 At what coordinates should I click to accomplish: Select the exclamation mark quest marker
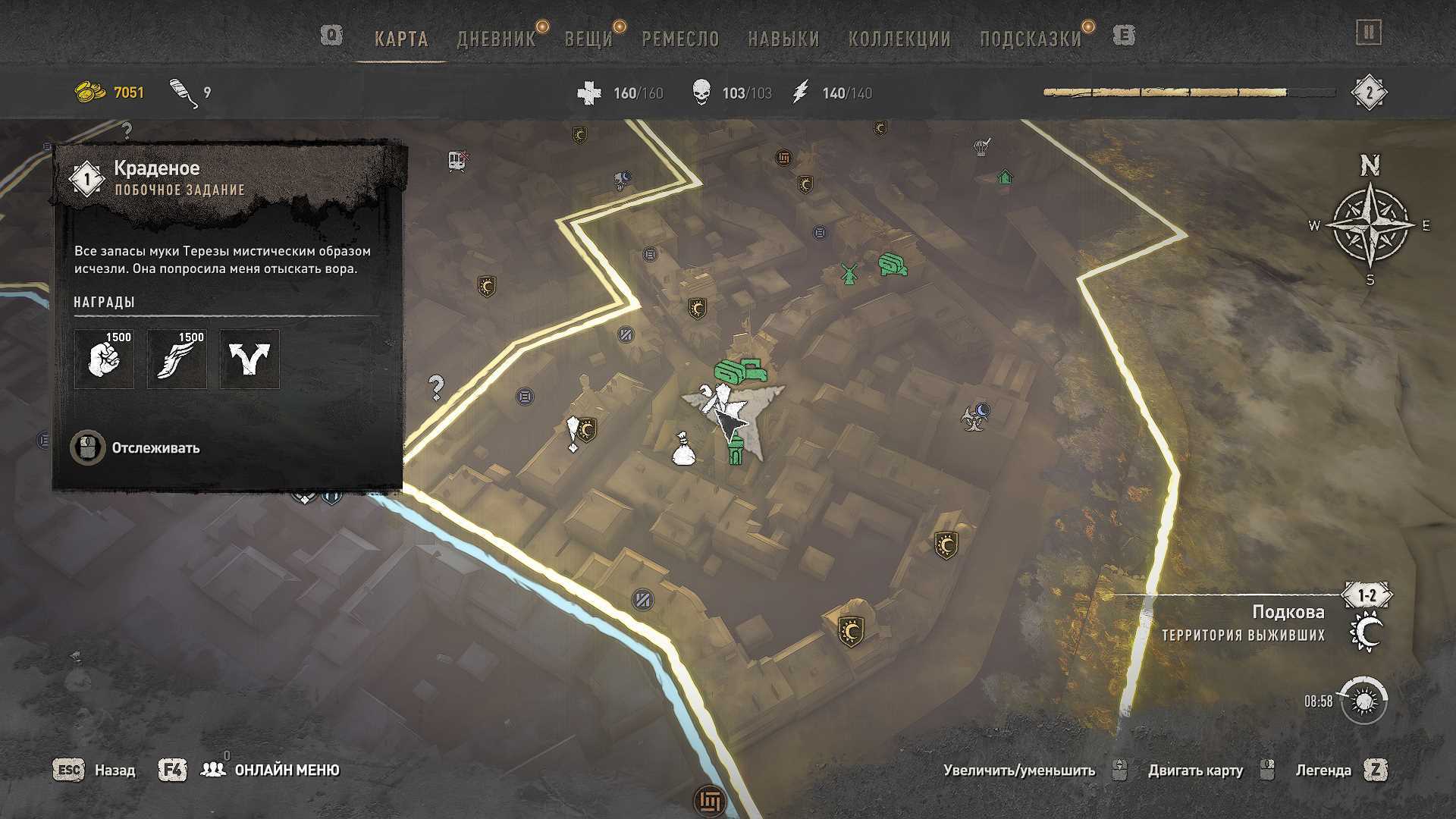[573, 435]
